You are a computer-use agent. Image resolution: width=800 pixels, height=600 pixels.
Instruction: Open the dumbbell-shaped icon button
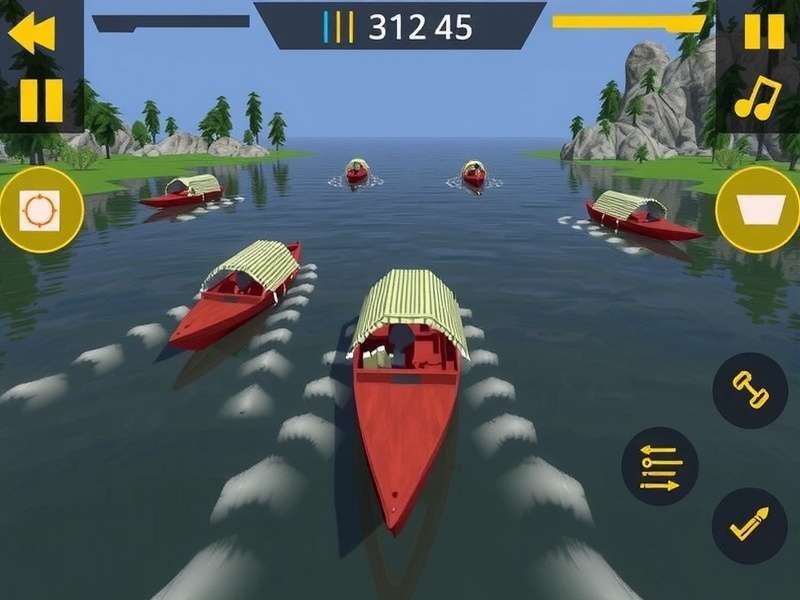tap(750, 390)
